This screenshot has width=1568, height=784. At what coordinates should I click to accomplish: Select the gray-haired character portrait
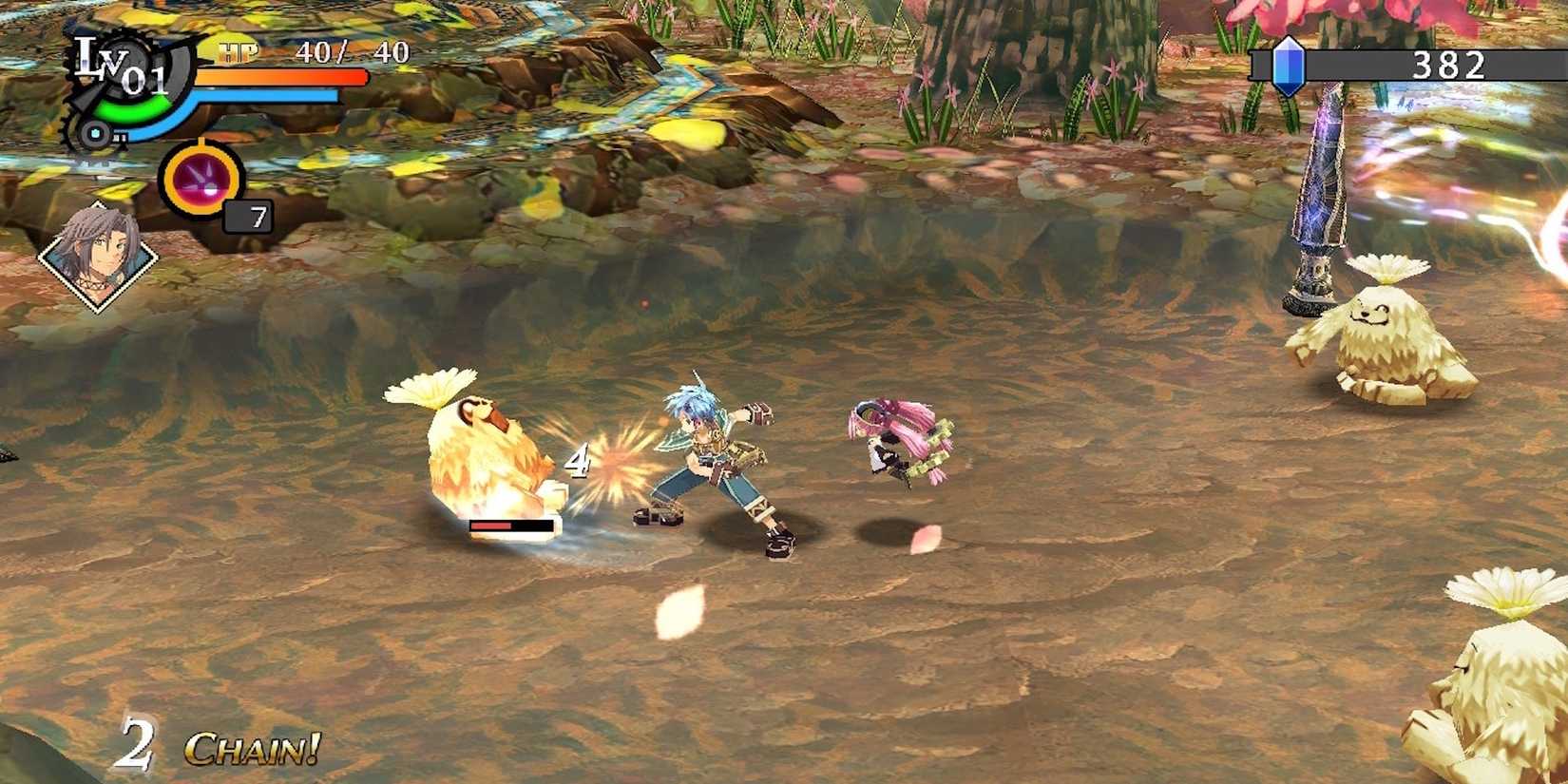pos(98,257)
